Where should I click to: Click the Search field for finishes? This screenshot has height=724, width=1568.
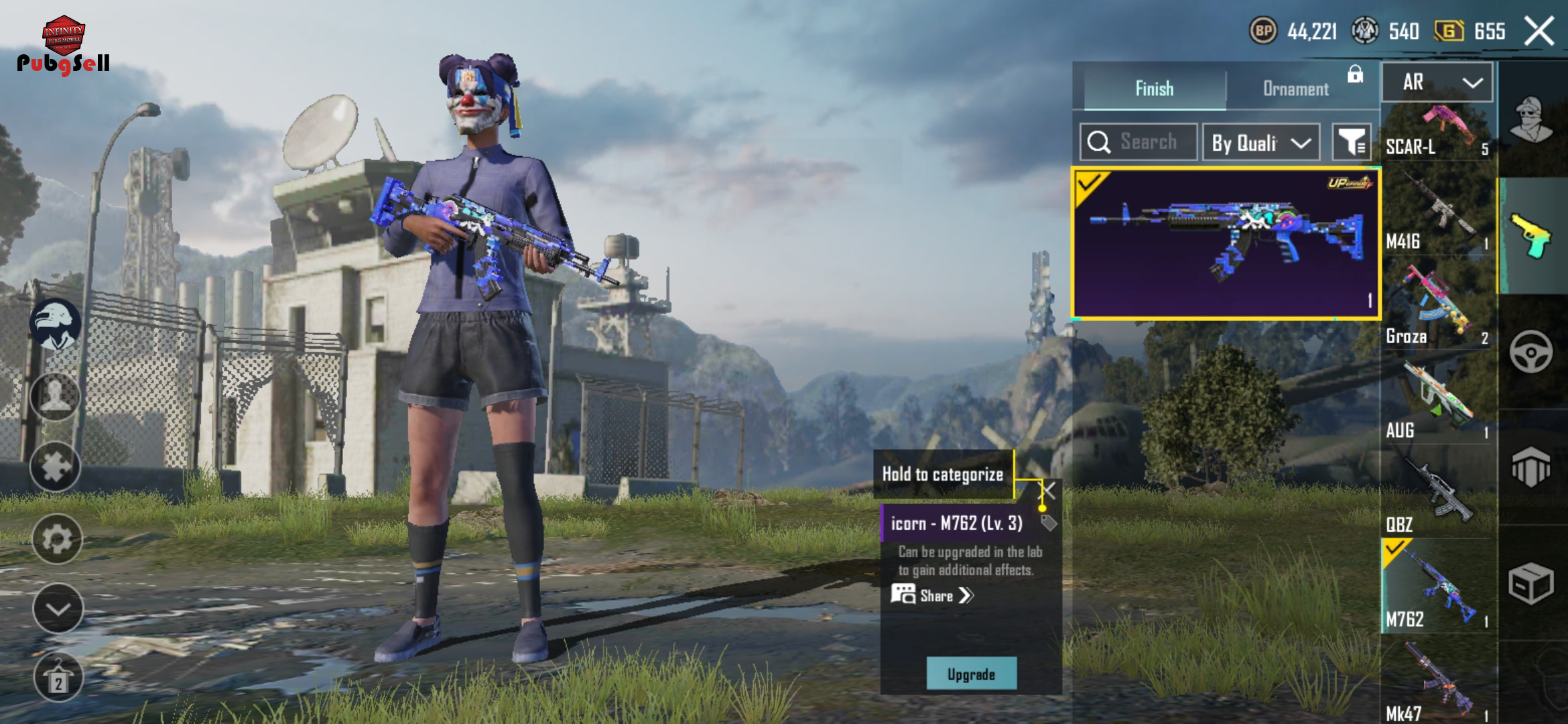point(1139,142)
